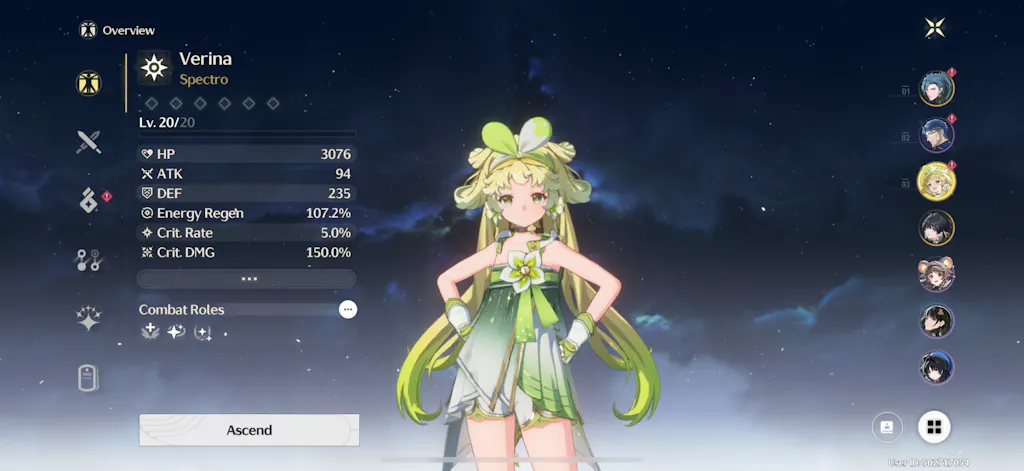
Task: Select the Overview tab icon
Action: 89,83
